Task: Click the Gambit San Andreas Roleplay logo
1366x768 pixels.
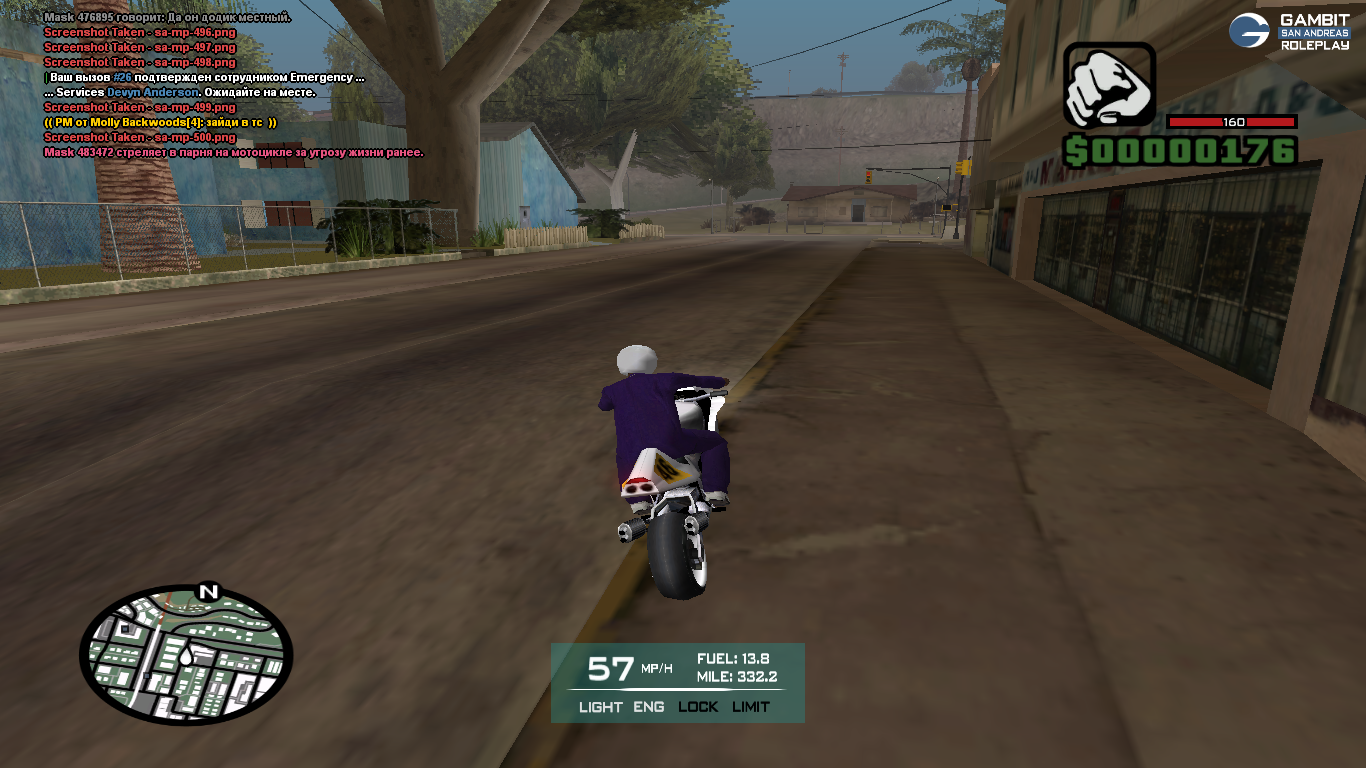Action: [1289, 31]
